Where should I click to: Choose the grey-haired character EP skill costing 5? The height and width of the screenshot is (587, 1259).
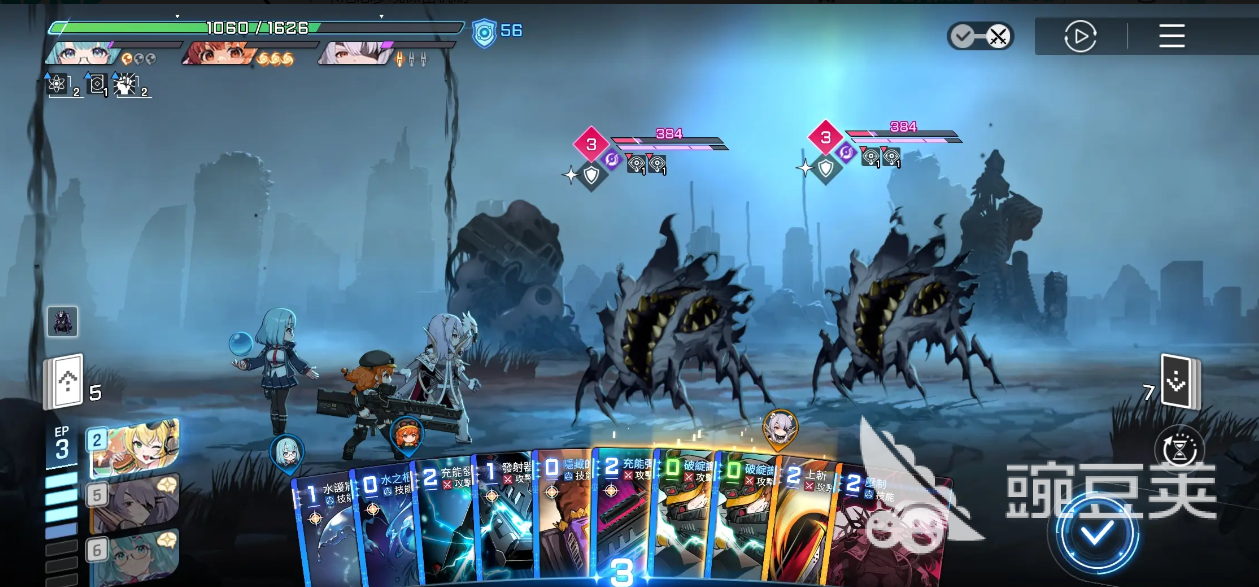(x=135, y=503)
